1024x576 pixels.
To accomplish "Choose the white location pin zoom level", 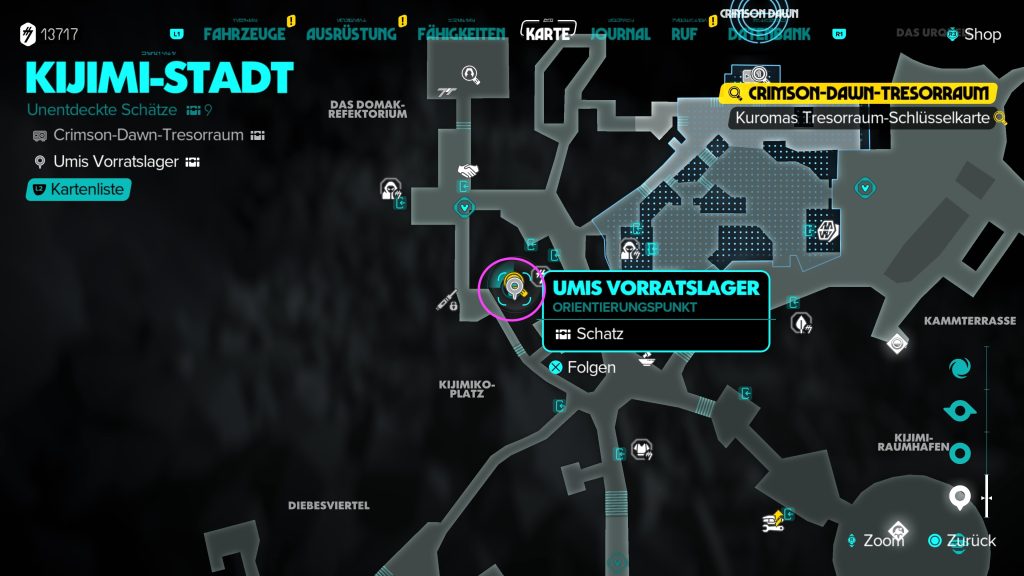I will tap(959, 496).
